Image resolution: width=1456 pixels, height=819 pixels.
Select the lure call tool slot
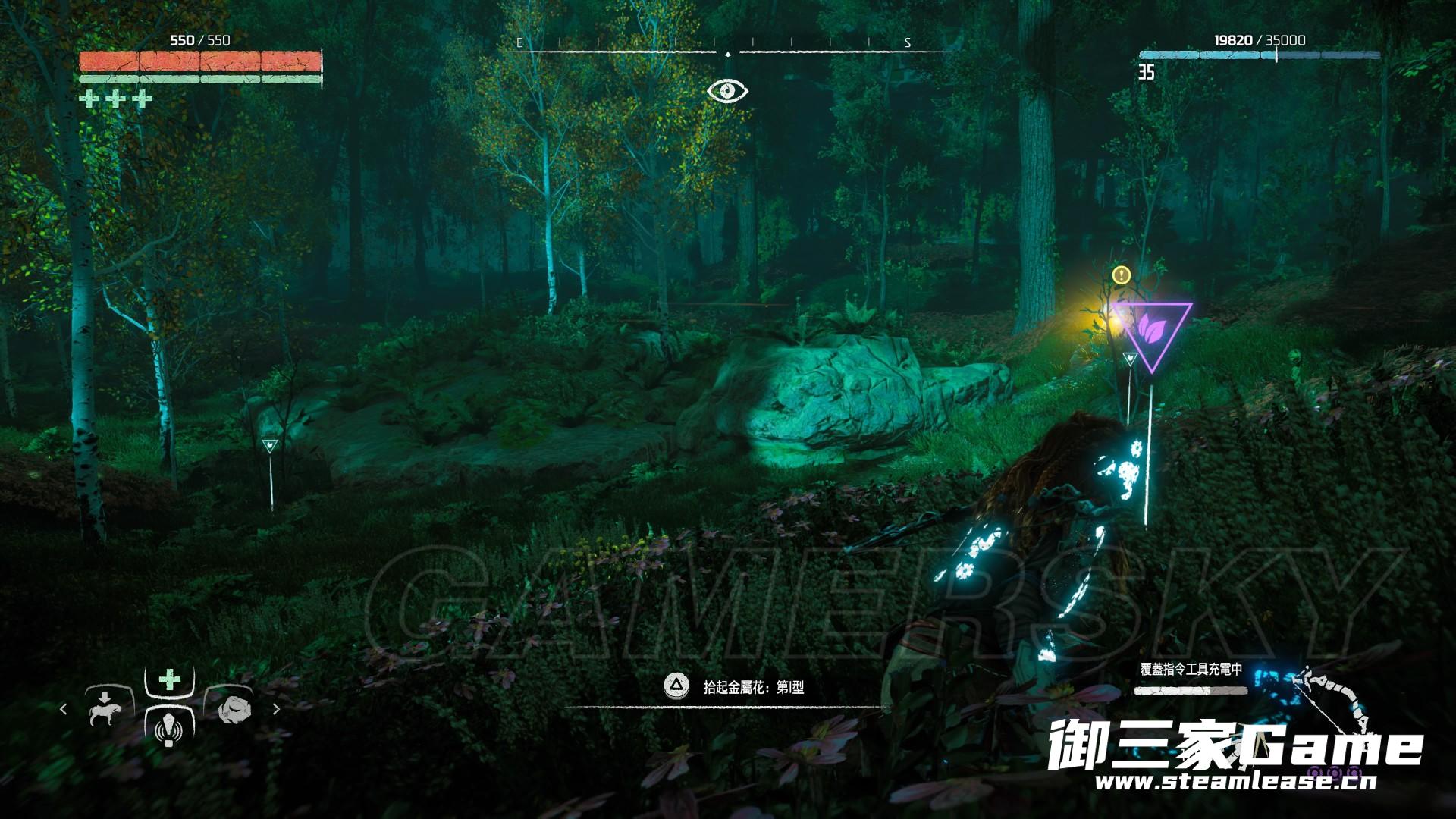point(168,728)
